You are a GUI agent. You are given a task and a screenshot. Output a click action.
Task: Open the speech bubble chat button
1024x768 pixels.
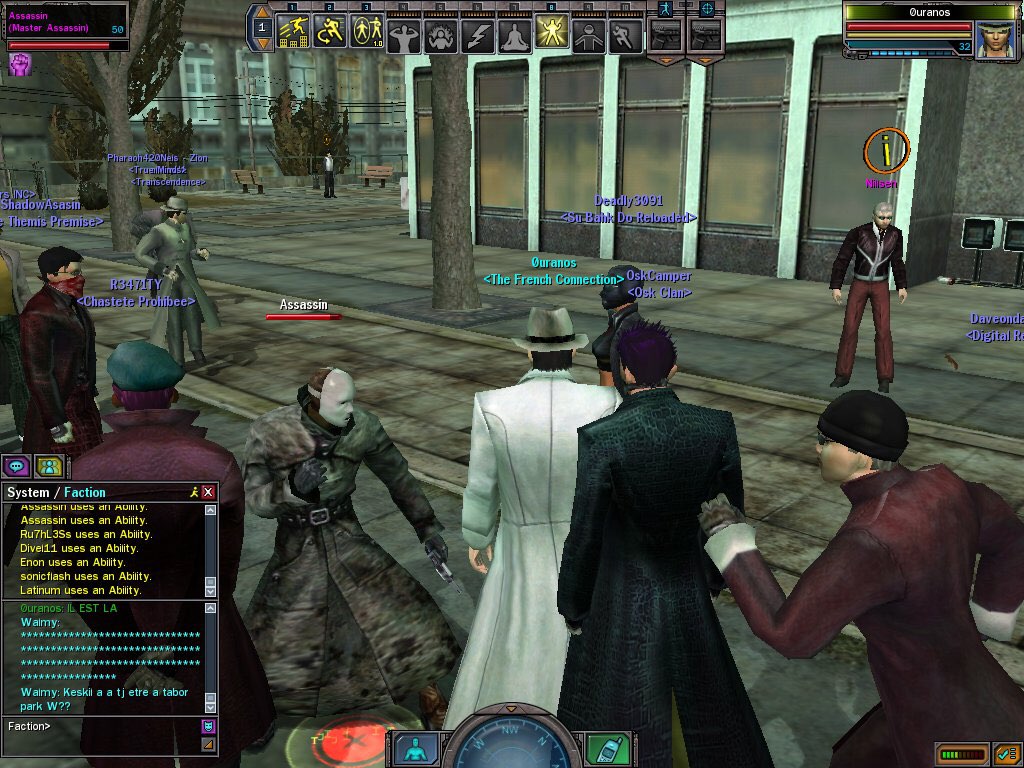(x=16, y=466)
